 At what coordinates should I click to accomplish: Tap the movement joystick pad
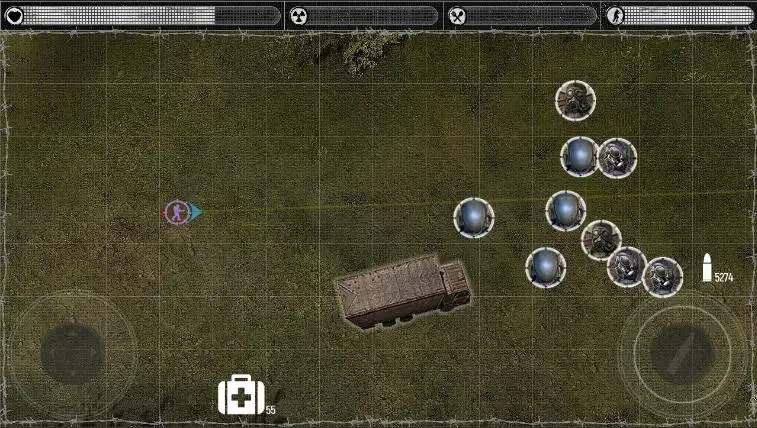click(72, 353)
